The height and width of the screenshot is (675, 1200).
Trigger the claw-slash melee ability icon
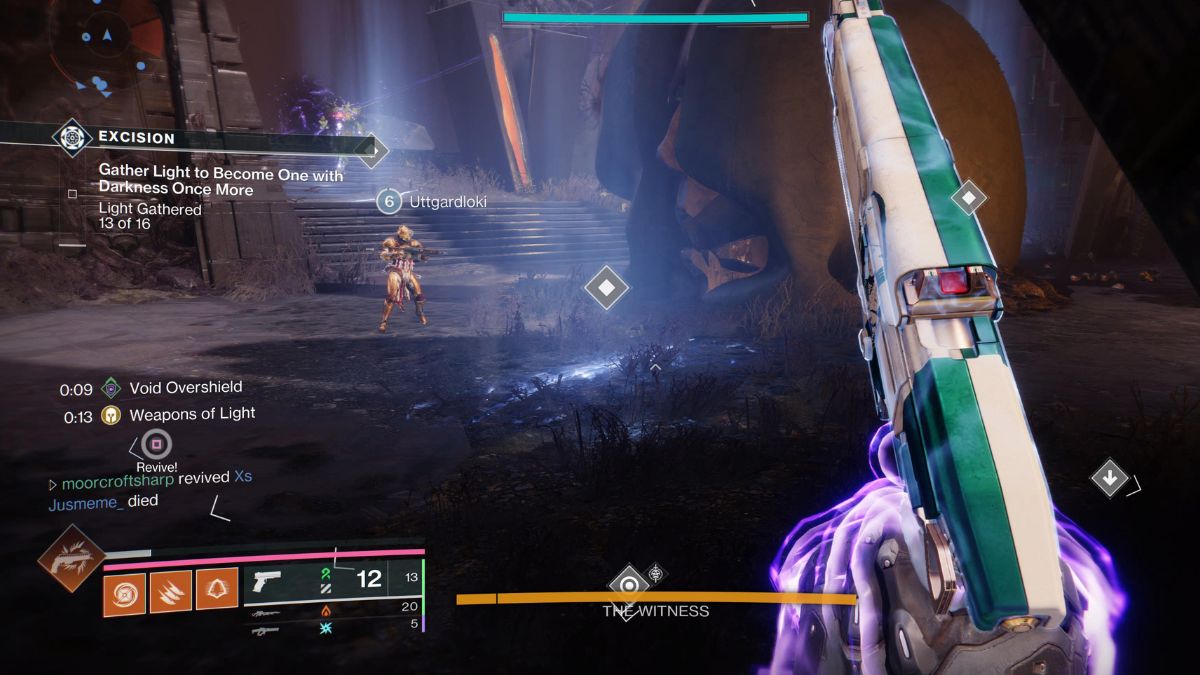(171, 590)
